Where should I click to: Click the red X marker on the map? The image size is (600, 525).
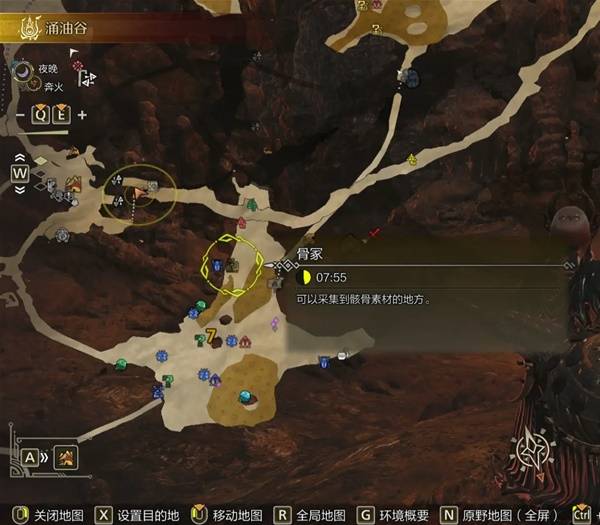tap(374, 233)
